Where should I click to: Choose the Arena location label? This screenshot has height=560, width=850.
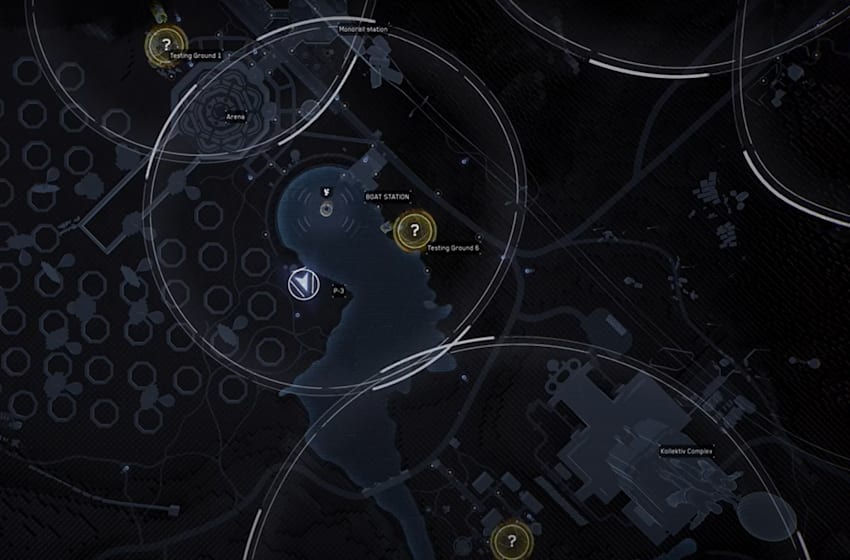[237, 117]
